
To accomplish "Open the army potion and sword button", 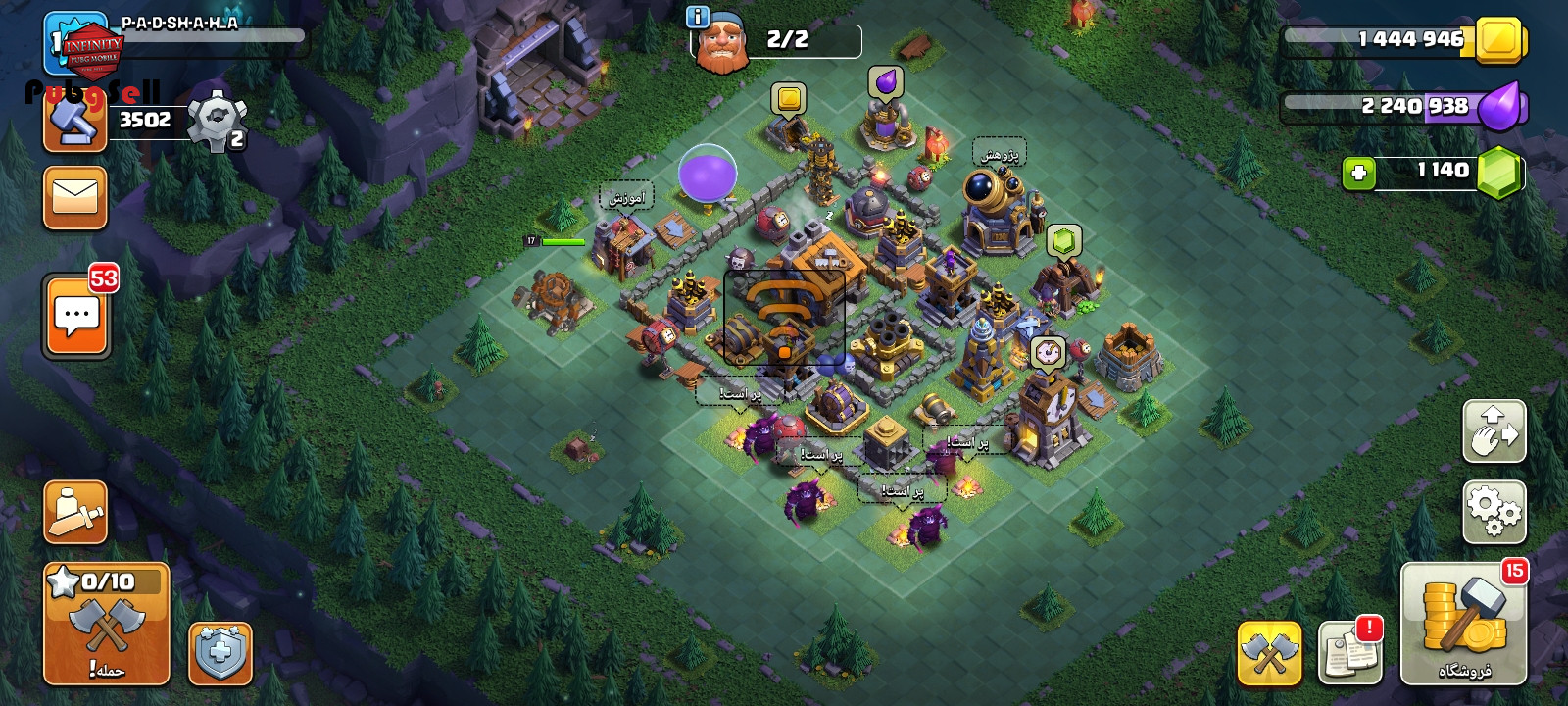I will [75, 512].
